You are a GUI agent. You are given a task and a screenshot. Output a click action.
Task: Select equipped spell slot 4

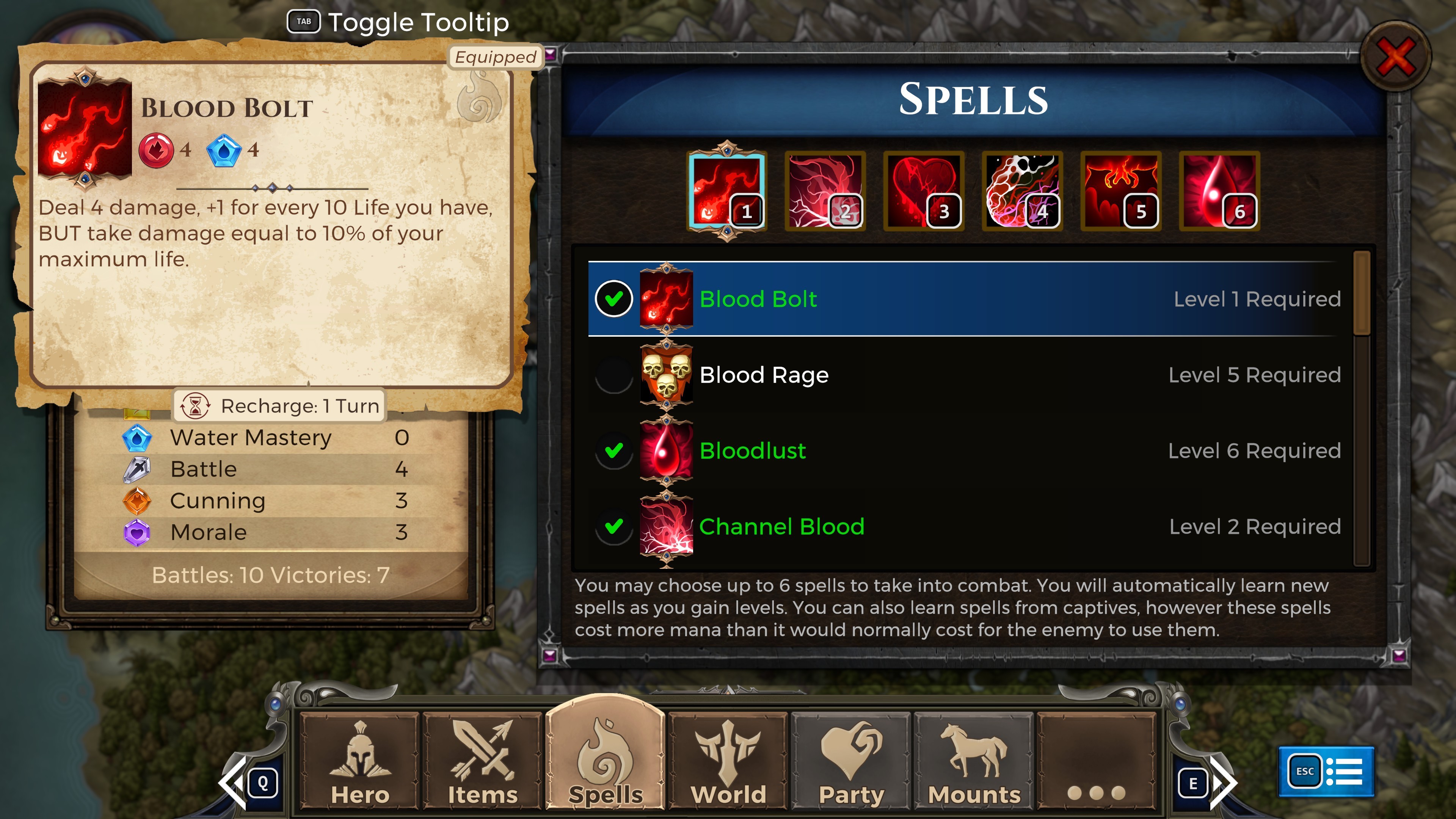click(x=1022, y=191)
